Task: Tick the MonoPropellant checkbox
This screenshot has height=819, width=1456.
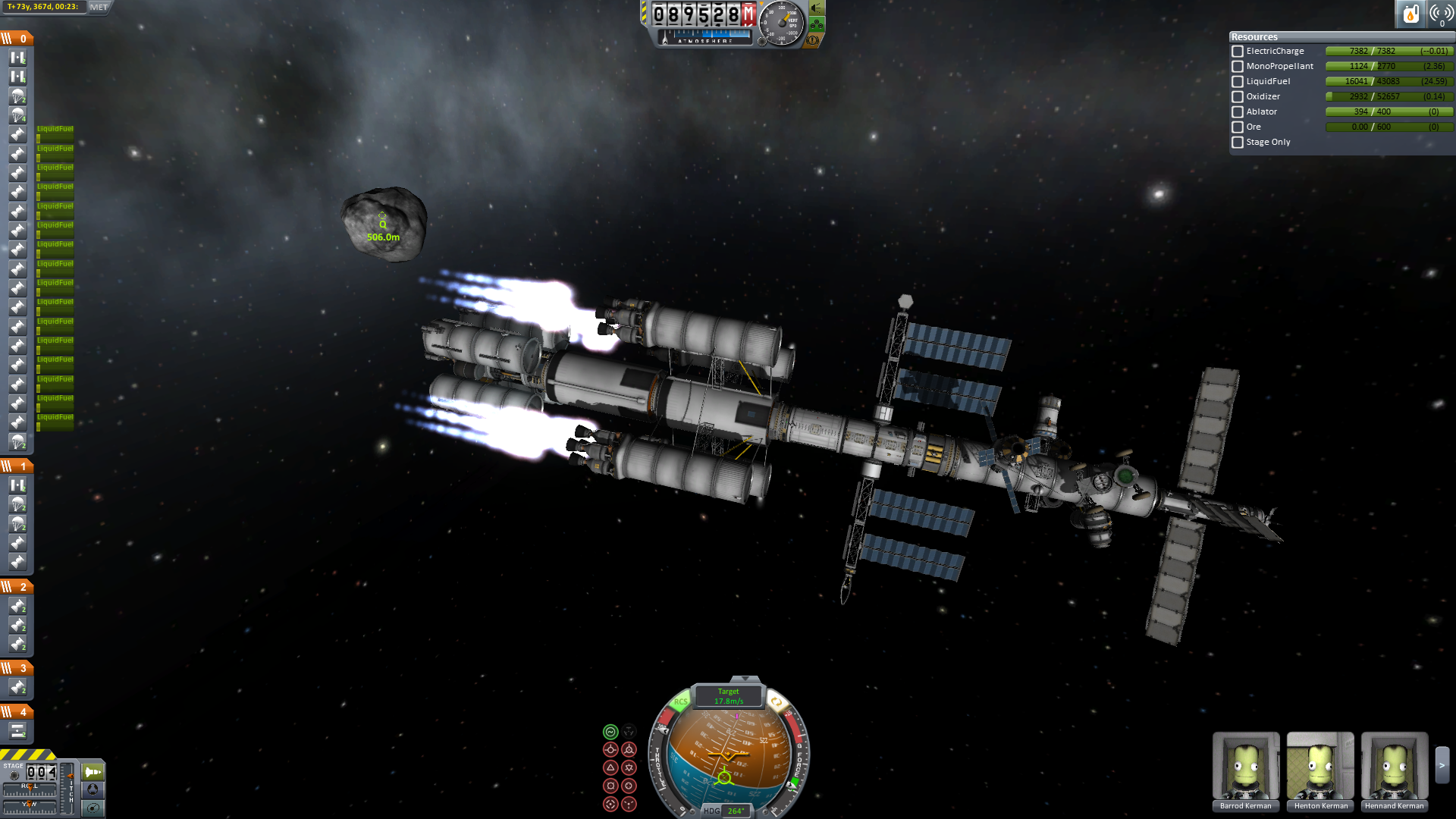Action: tap(1238, 67)
